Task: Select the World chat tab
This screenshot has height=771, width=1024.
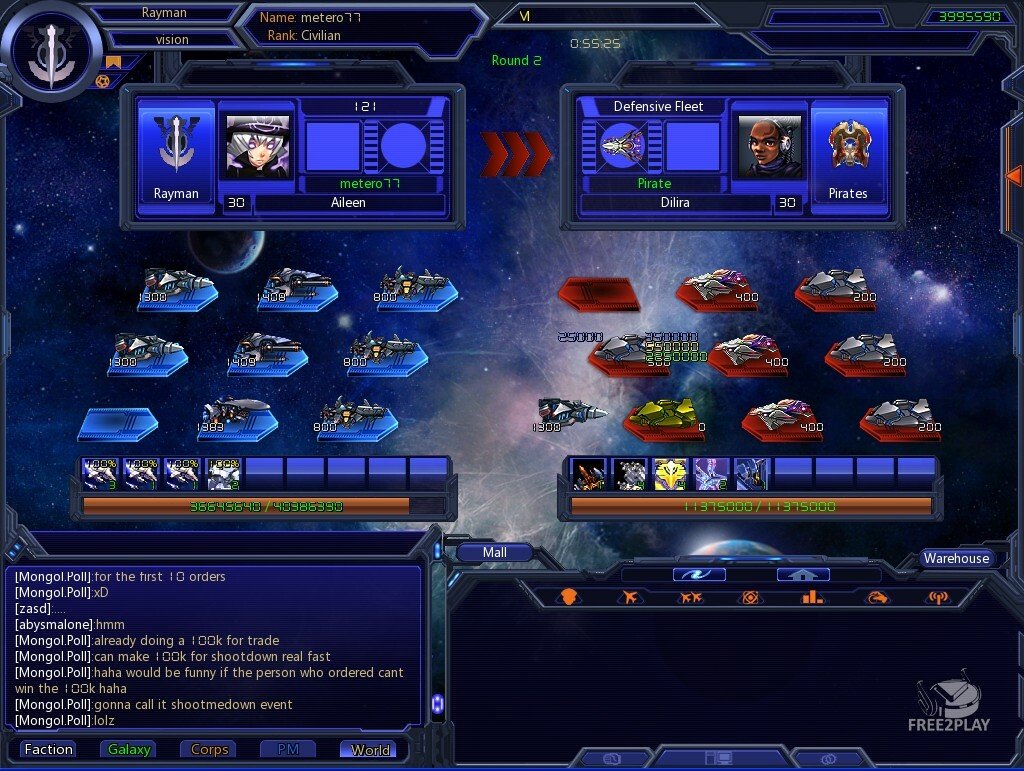Action: pos(369,749)
